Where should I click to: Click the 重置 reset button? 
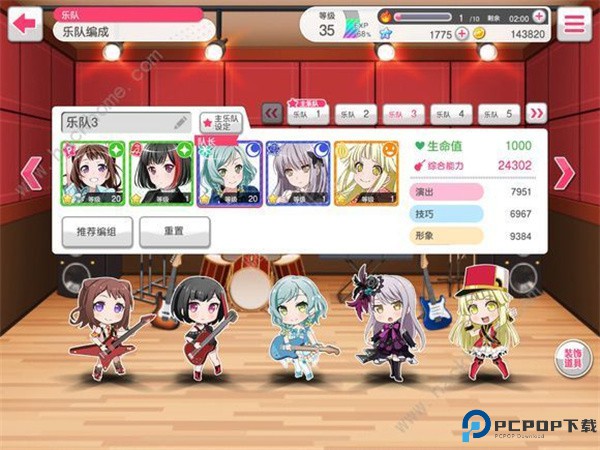[x=174, y=231]
